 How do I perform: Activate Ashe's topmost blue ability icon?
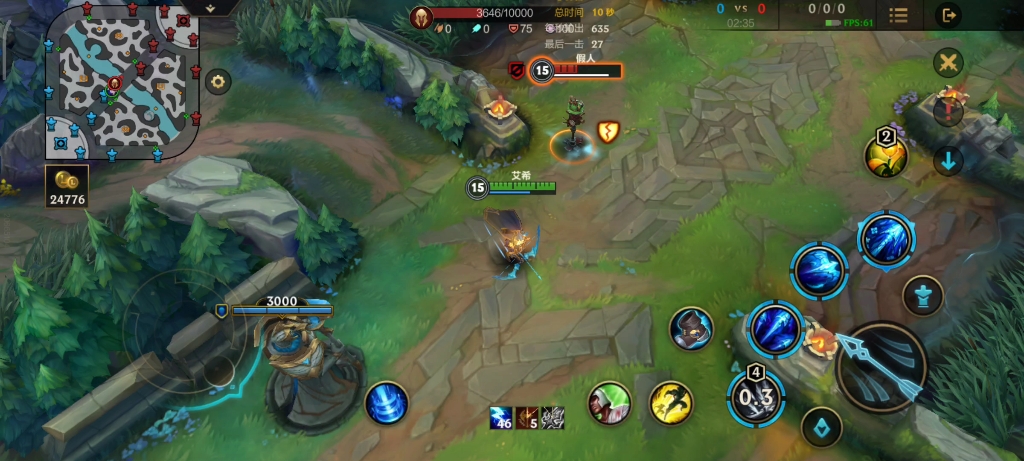(x=885, y=241)
